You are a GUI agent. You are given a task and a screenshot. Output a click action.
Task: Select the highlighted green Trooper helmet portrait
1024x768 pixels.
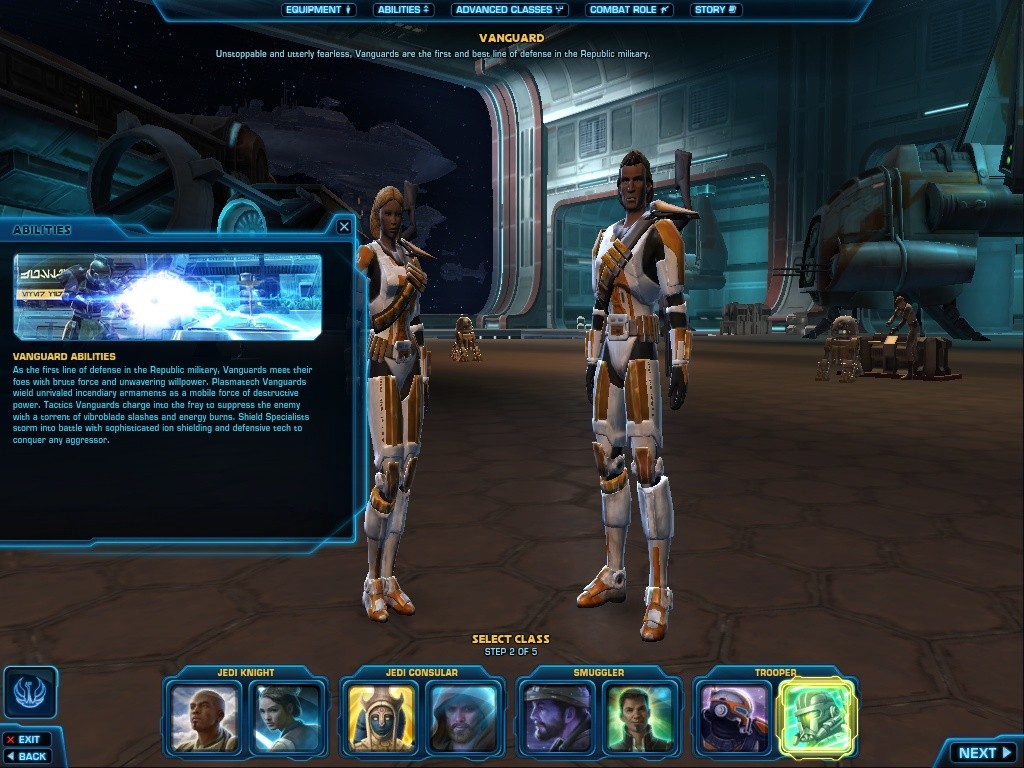point(817,716)
